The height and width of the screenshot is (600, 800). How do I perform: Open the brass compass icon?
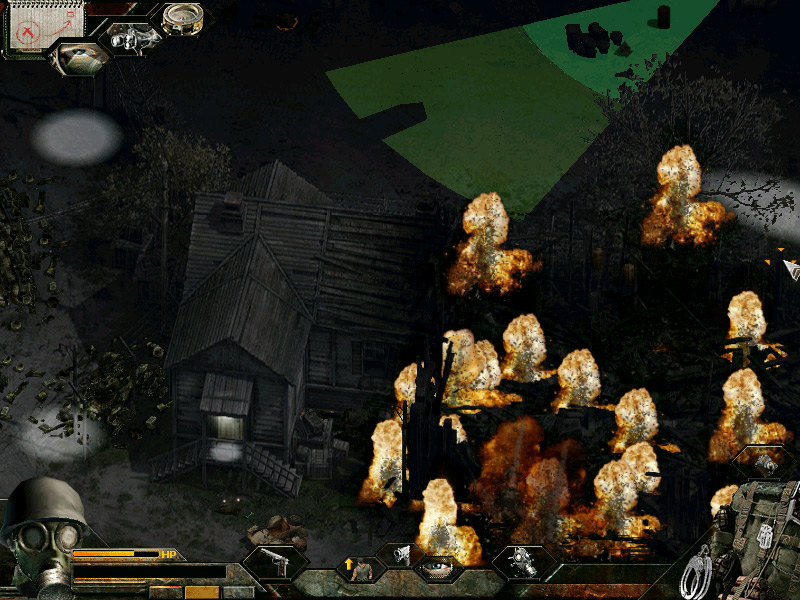pos(183,18)
